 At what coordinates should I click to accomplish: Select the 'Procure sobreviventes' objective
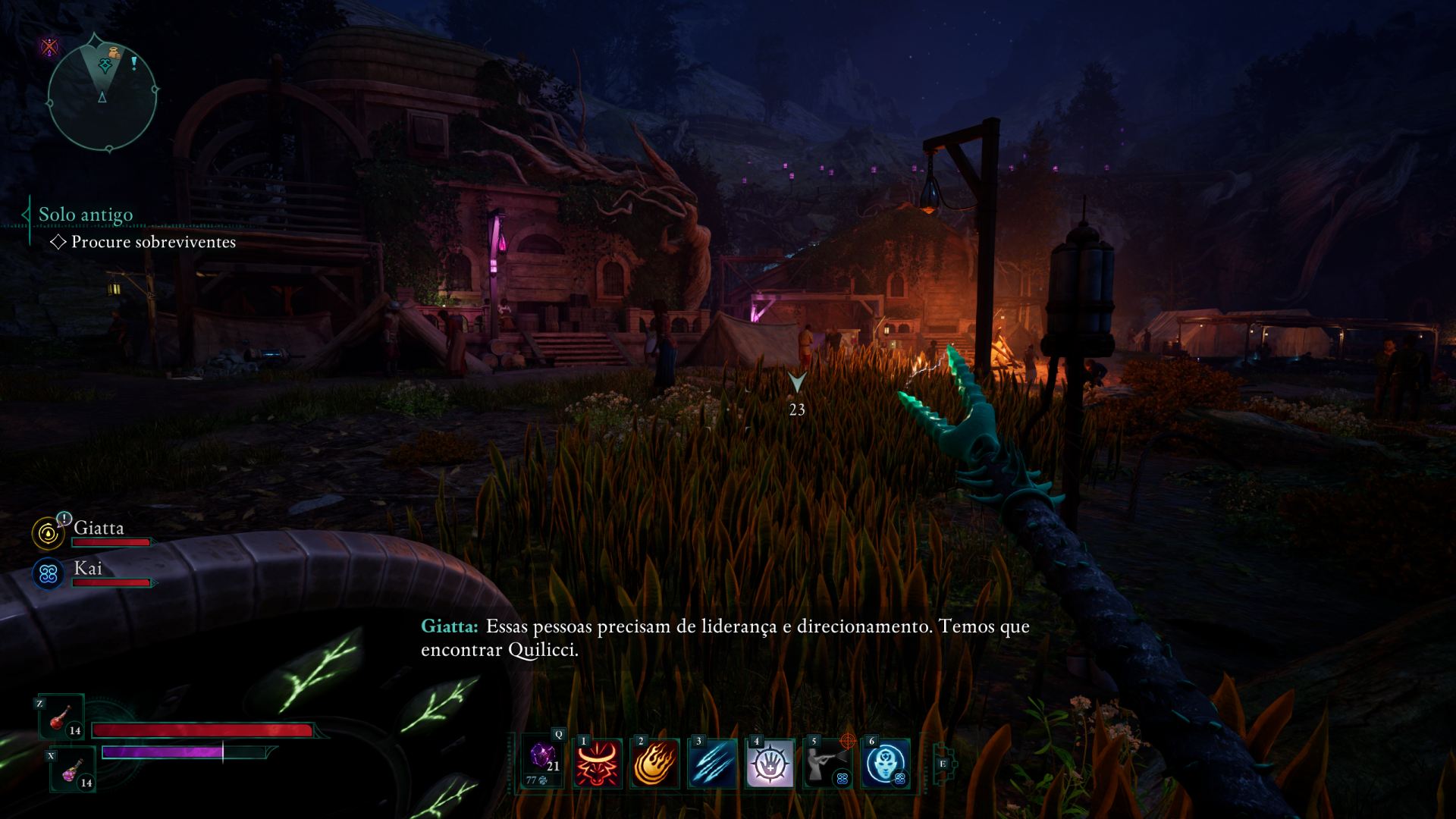(152, 242)
